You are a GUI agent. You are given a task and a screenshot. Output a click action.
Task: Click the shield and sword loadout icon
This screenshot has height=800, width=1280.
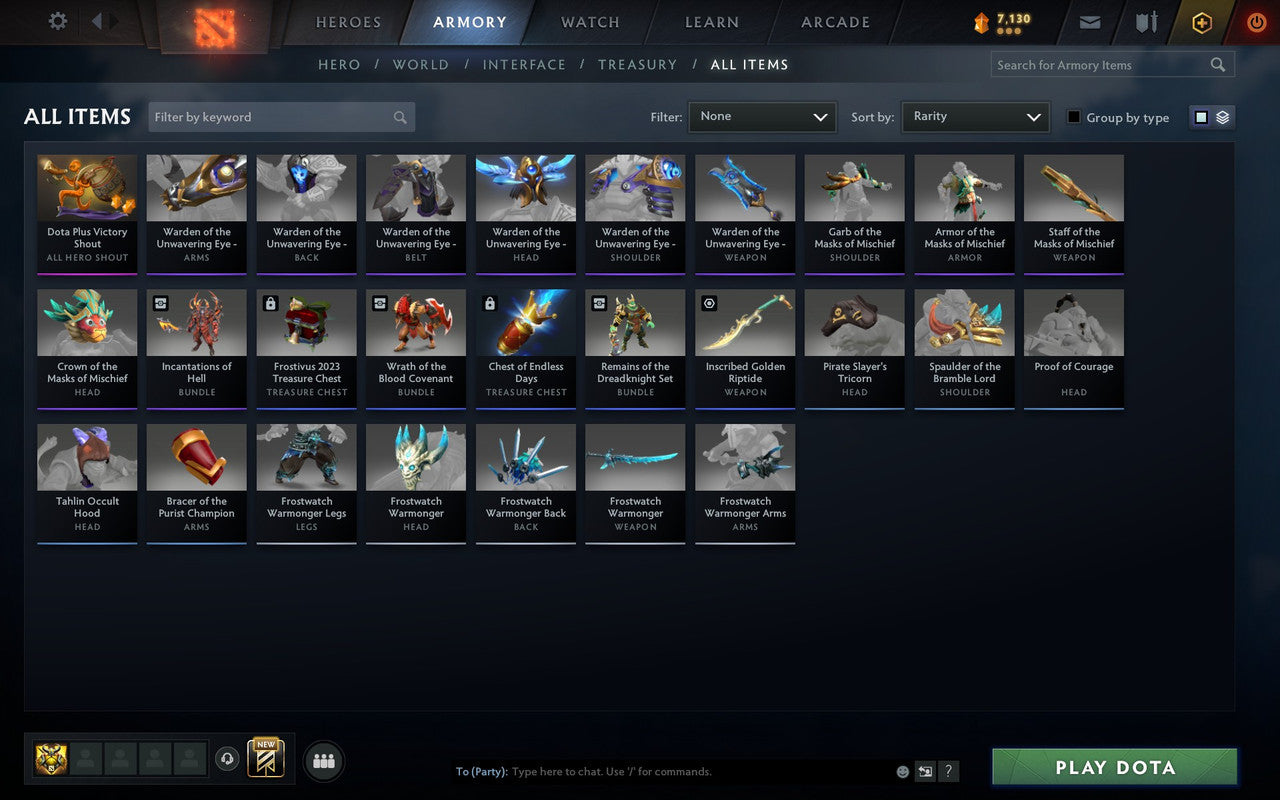click(x=1146, y=22)
